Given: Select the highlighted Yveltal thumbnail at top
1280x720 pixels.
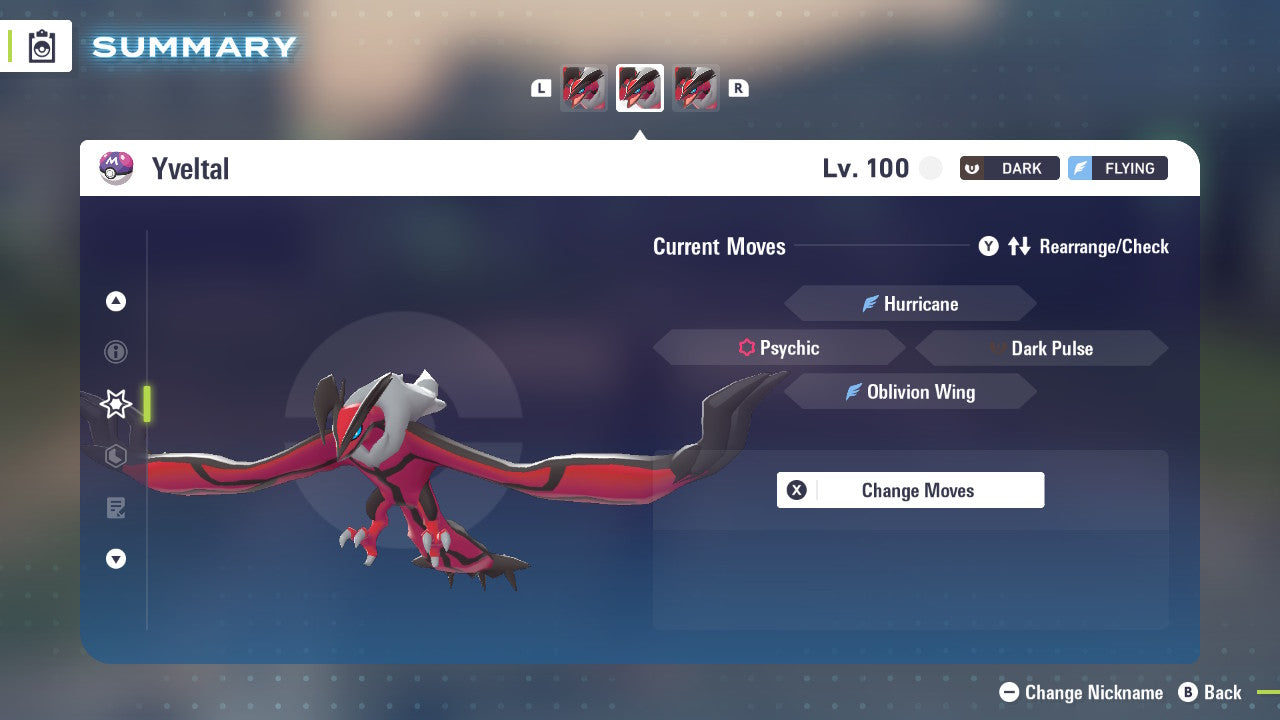Looking at the screenshot, I should point(639,87).
